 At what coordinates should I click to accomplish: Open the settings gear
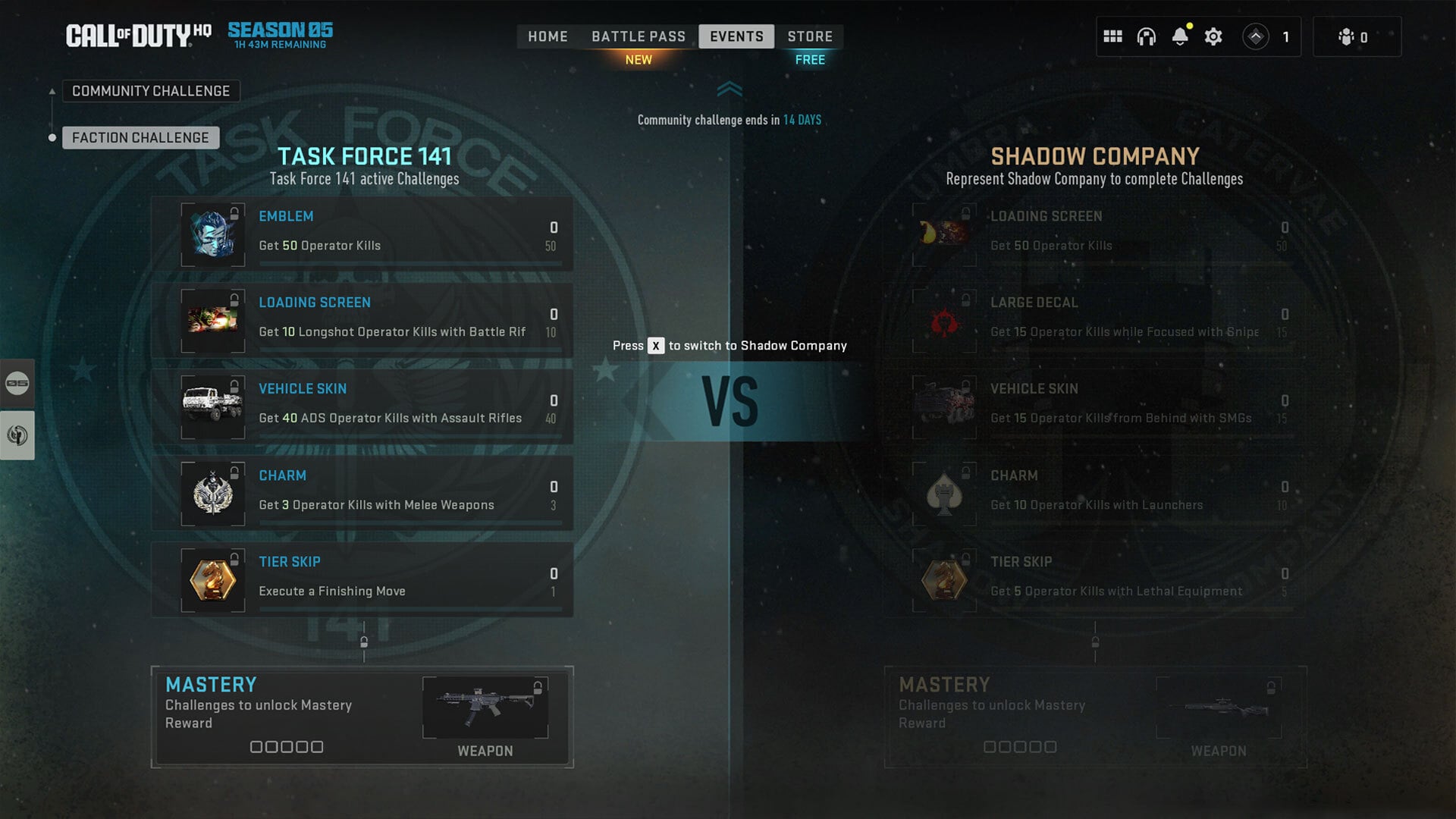1213,36
